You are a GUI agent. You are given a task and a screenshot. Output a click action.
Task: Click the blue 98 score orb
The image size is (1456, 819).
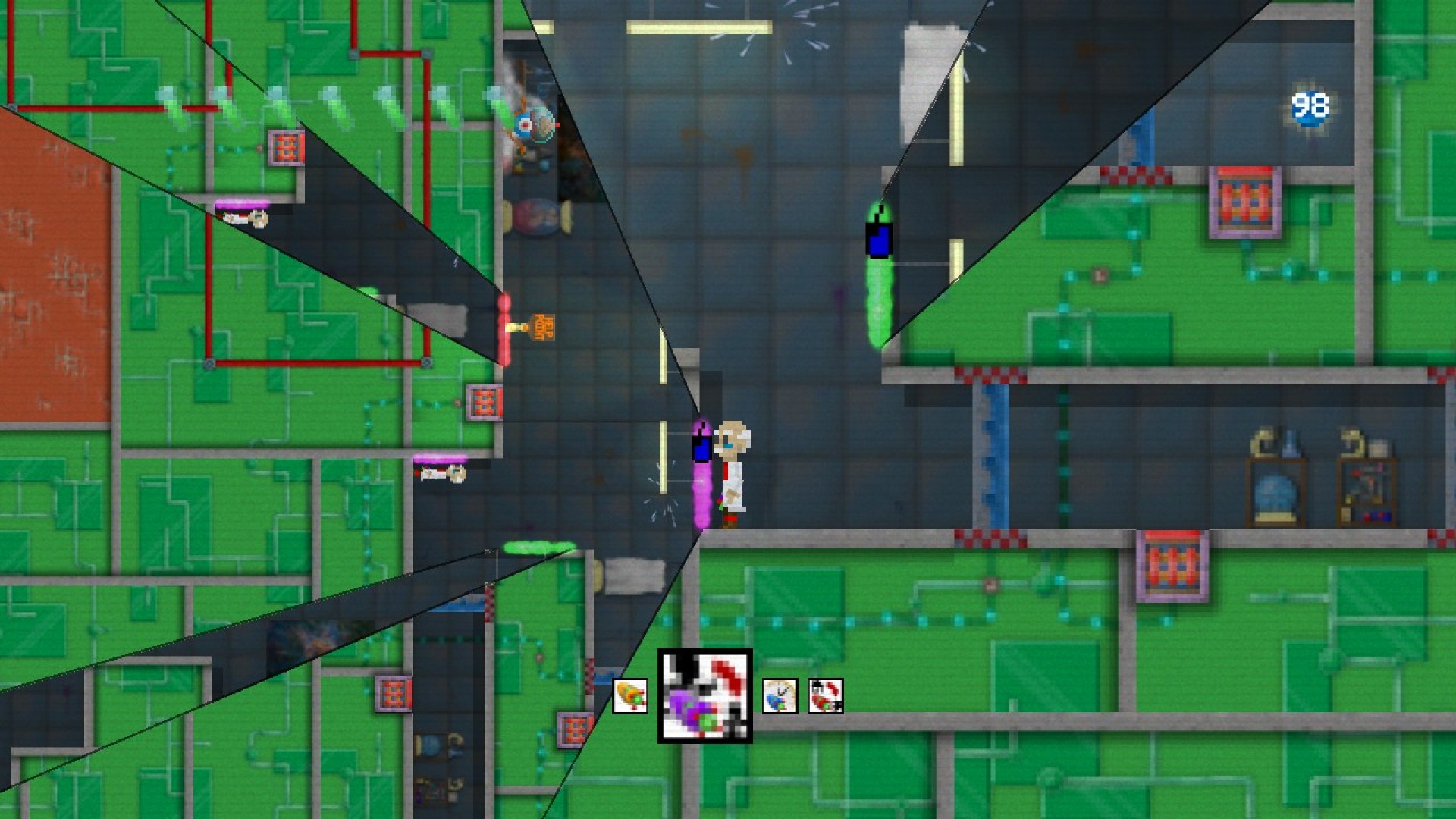(x=1308, y=106)
